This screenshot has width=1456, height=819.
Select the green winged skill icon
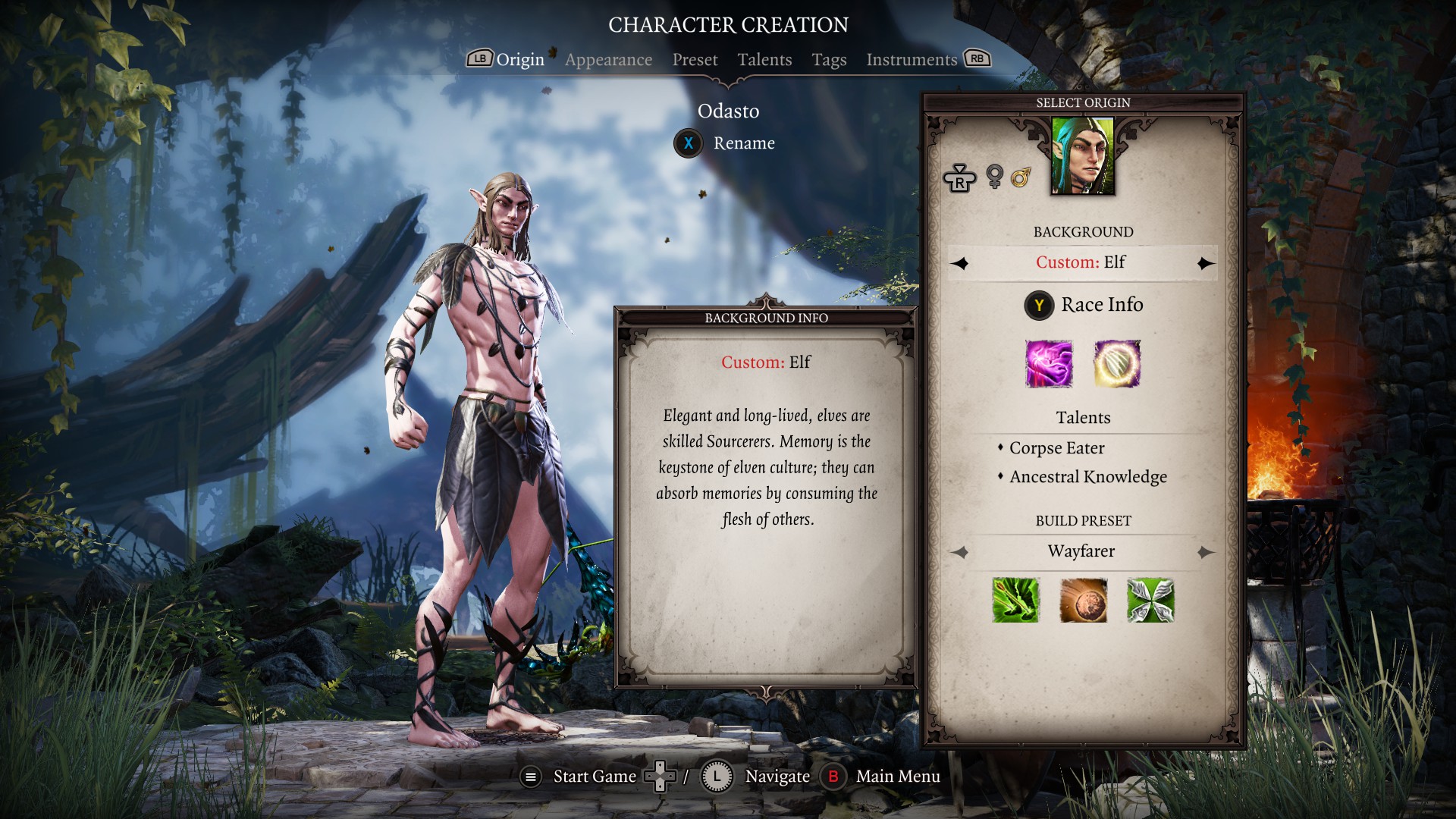pos(1150,601)
